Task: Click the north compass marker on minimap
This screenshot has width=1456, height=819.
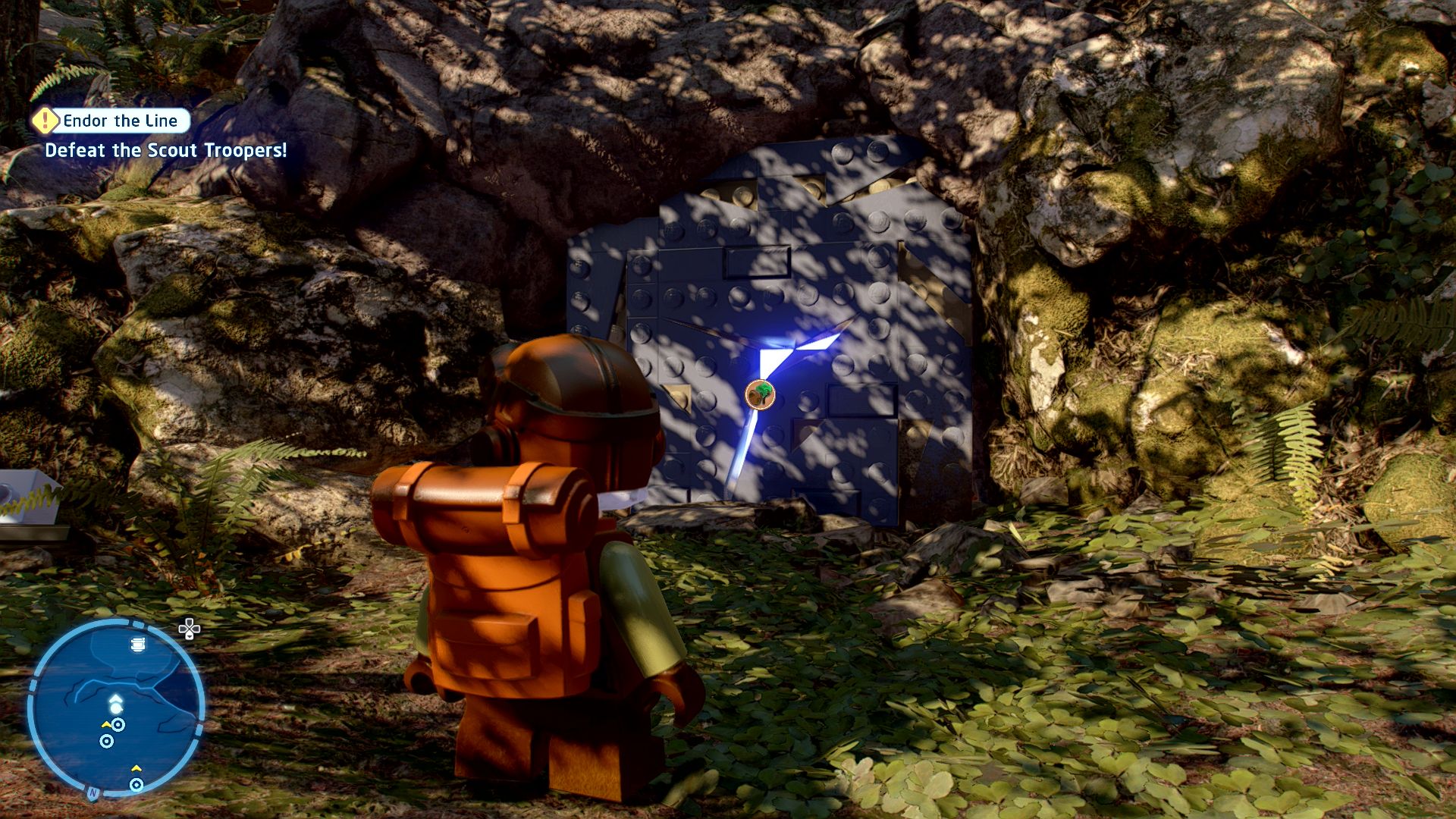Action: click(x=93, y=792)
